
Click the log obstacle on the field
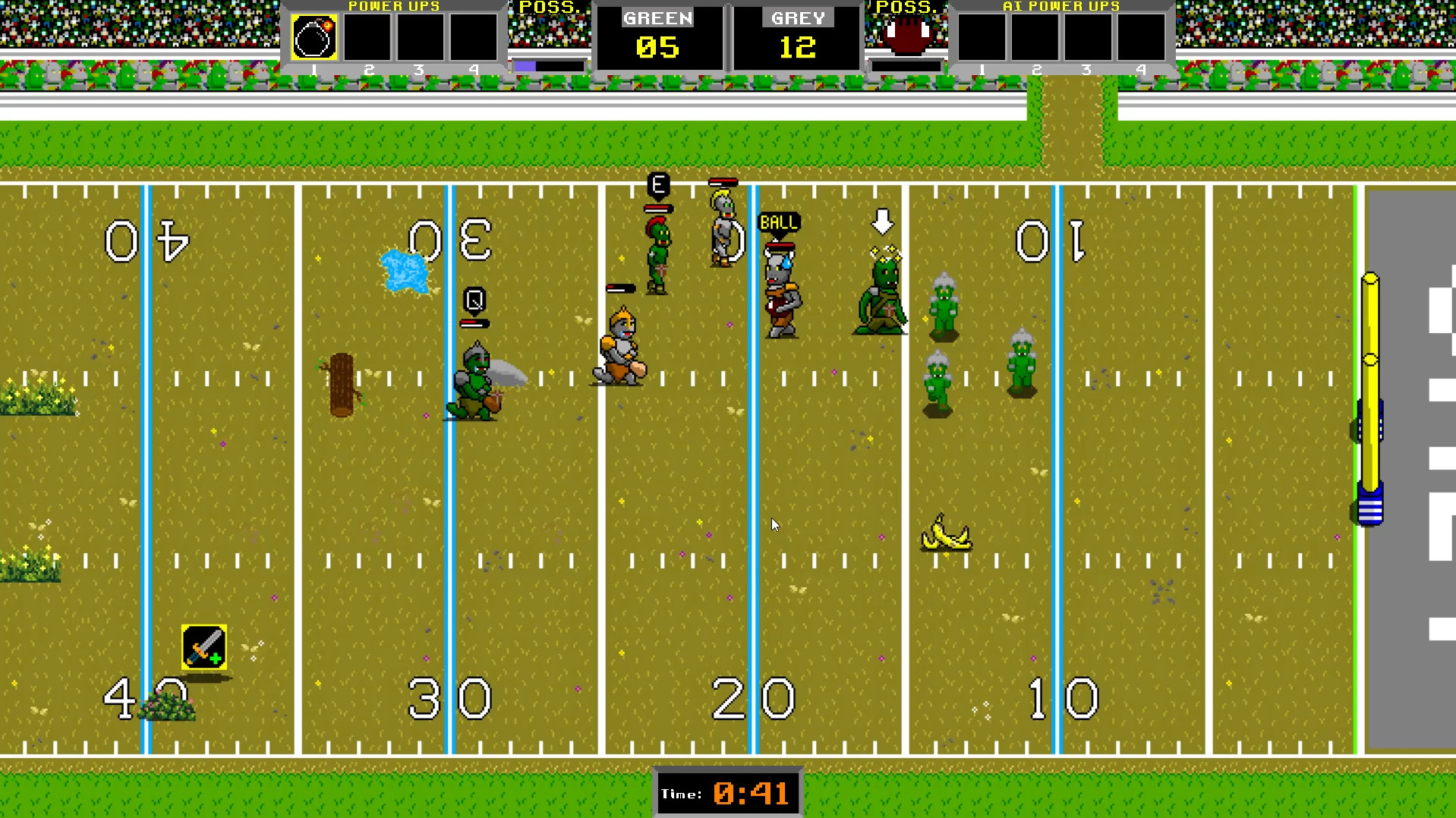[342, 383]
